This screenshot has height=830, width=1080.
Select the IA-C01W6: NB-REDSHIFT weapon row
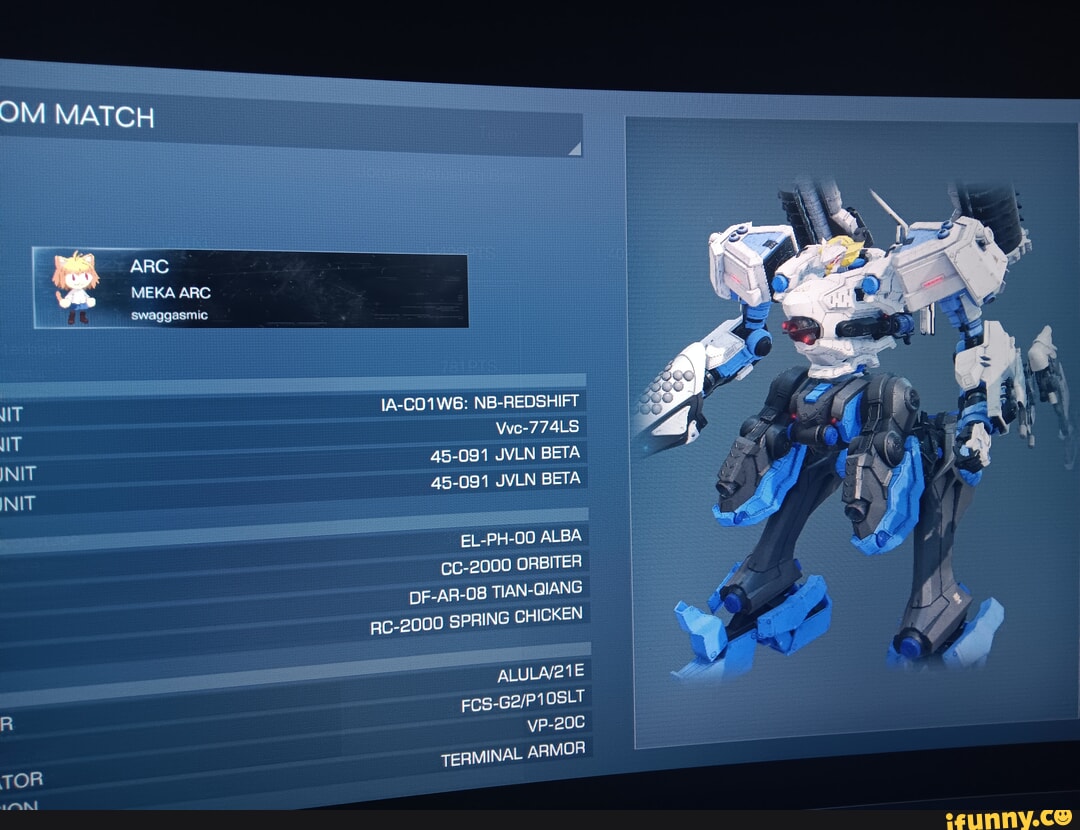point(480,404)
